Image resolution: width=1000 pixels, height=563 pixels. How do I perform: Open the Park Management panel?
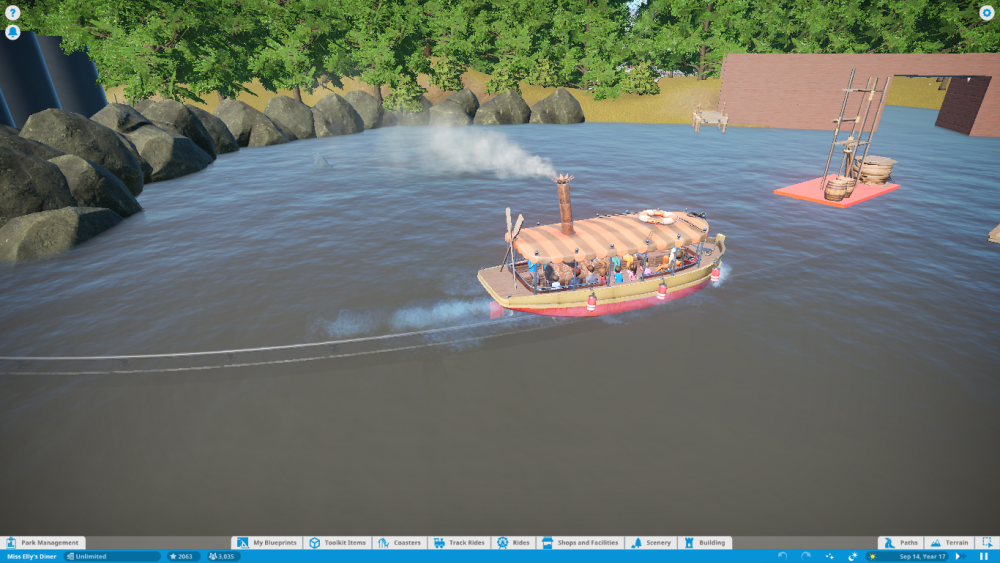tap(43, 543)
